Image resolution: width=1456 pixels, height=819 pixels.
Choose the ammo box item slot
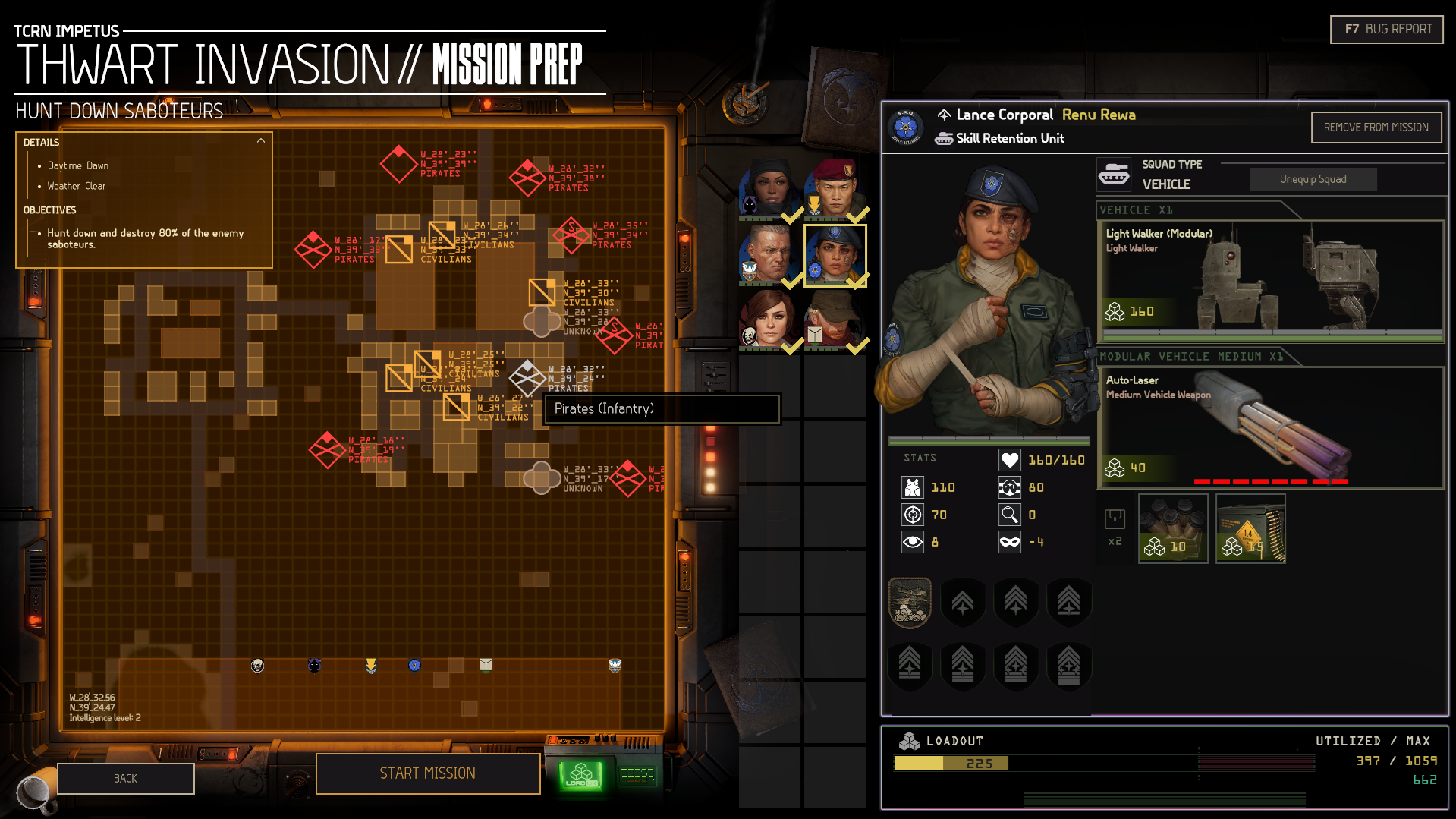pos(1250,528)
